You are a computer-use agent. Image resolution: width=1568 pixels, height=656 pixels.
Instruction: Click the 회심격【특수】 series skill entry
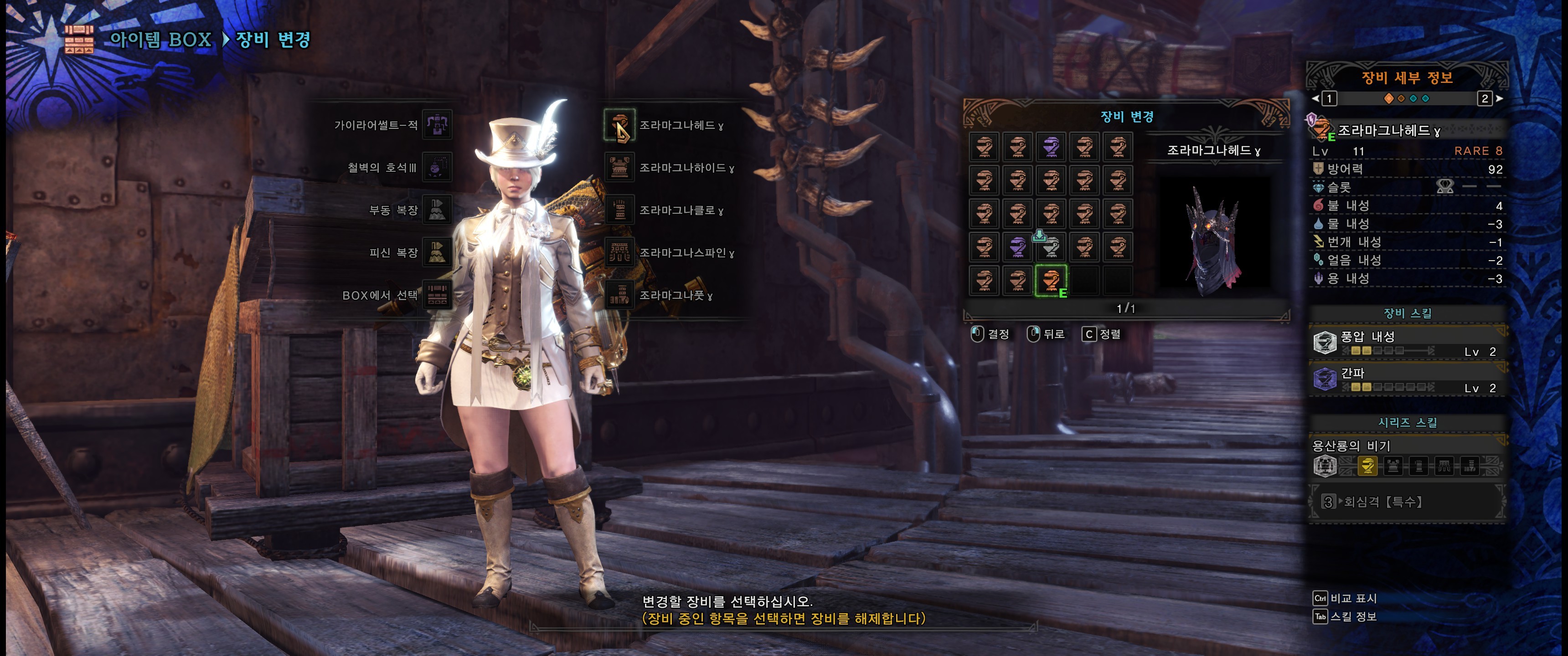tap(1383, 502)
